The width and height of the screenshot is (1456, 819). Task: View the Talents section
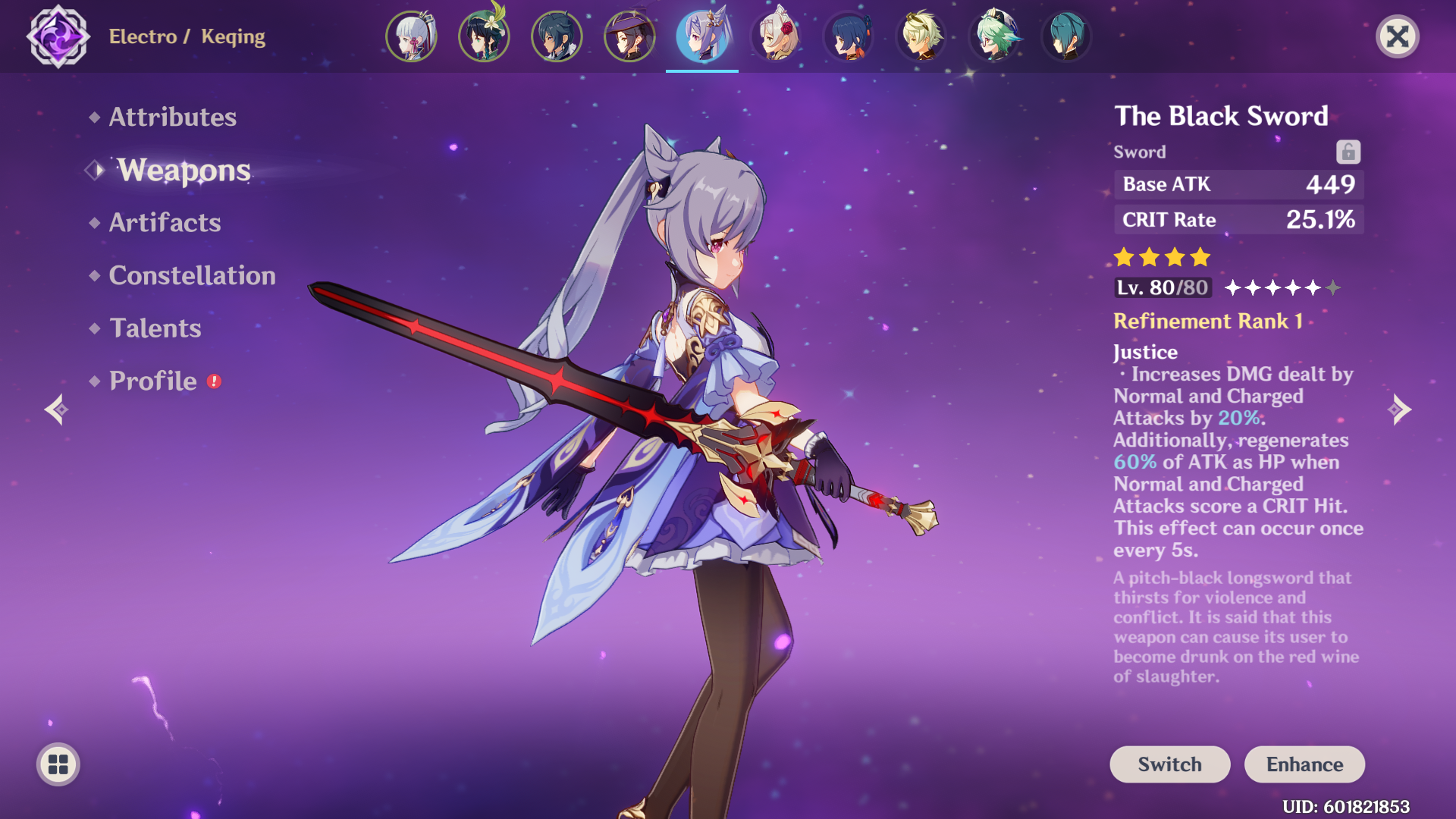155,328
